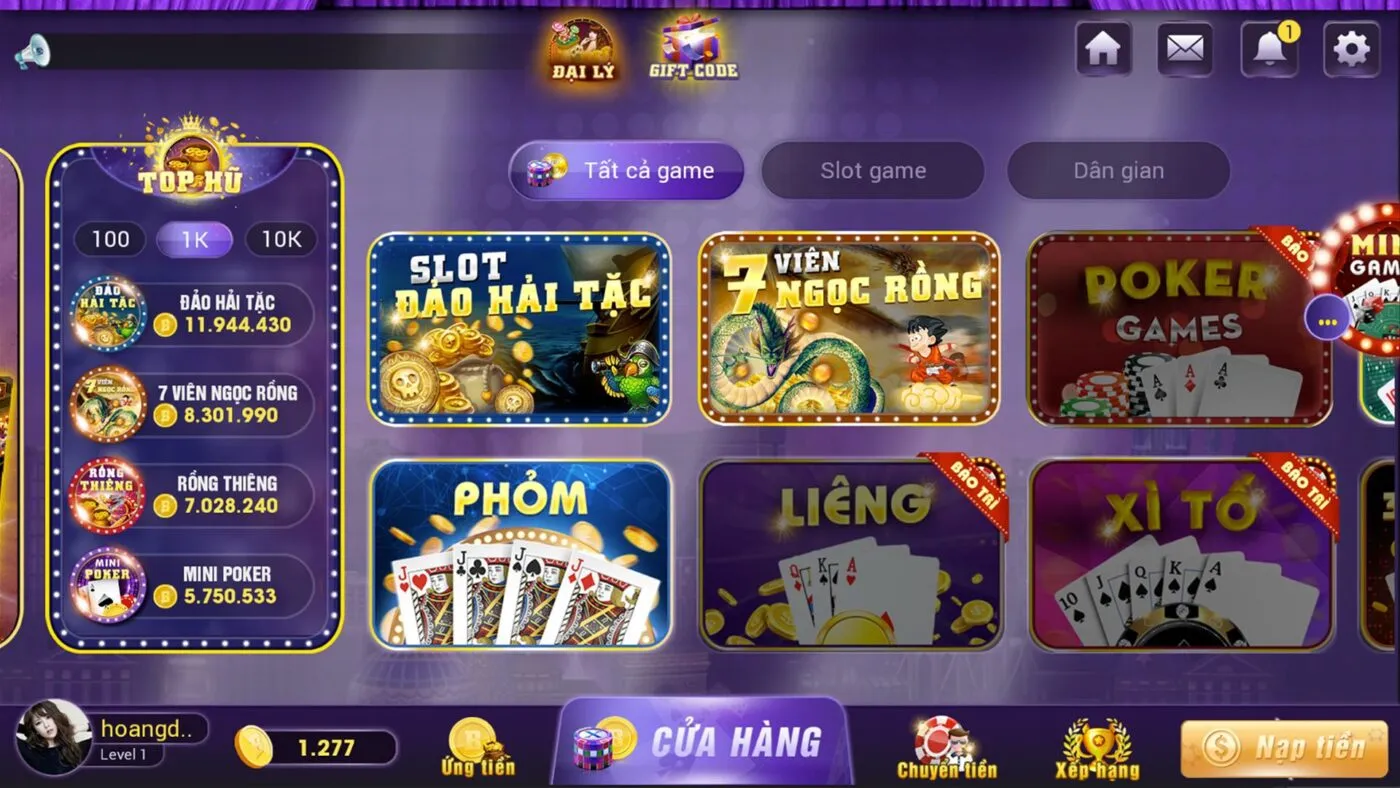Viewport: 1400px width, 788px height.
Task: Select the Tất cả game tab
Action: click(625, 170)
